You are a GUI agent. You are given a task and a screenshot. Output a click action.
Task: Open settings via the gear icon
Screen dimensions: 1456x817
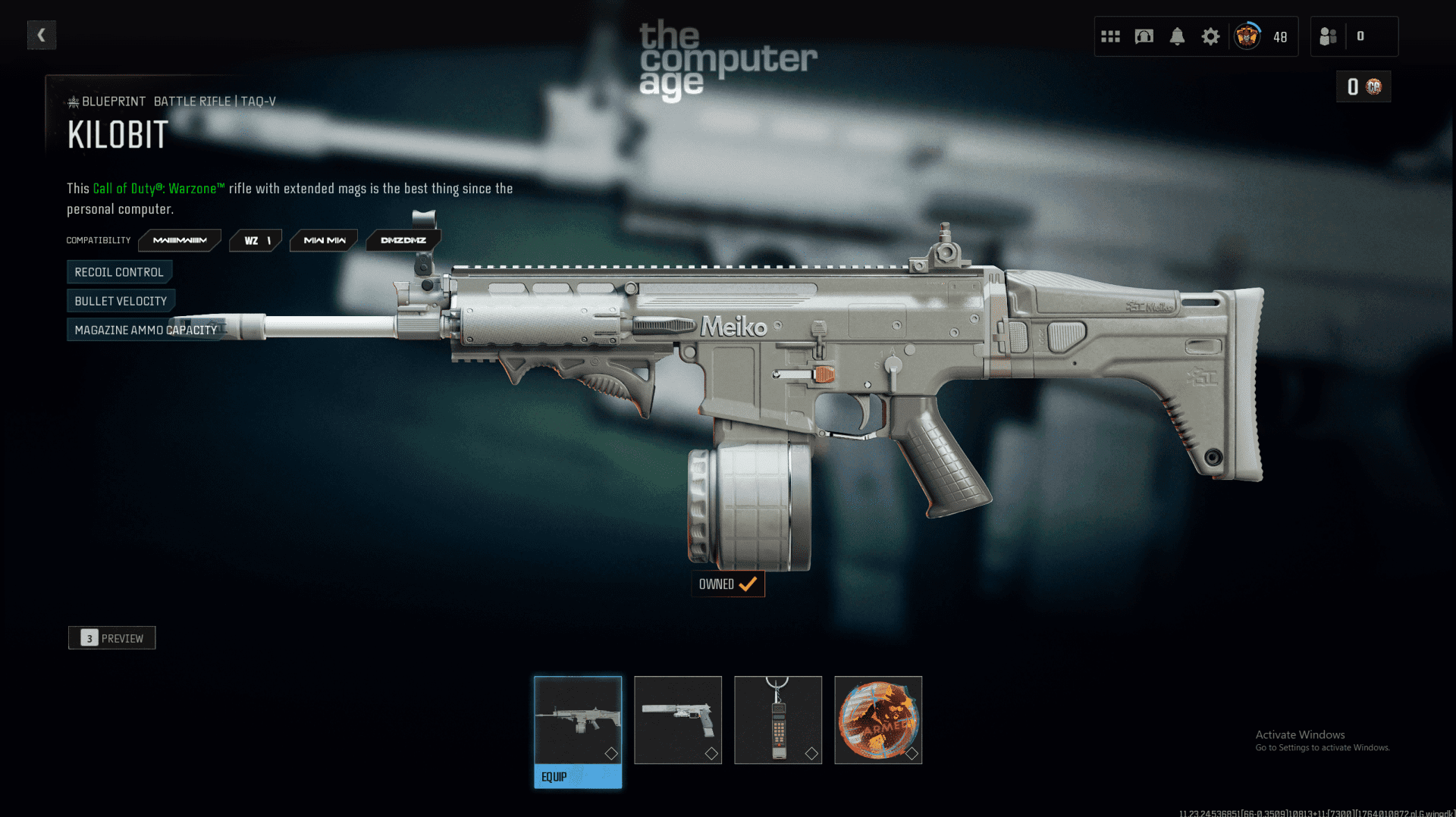coord(1210,36)
